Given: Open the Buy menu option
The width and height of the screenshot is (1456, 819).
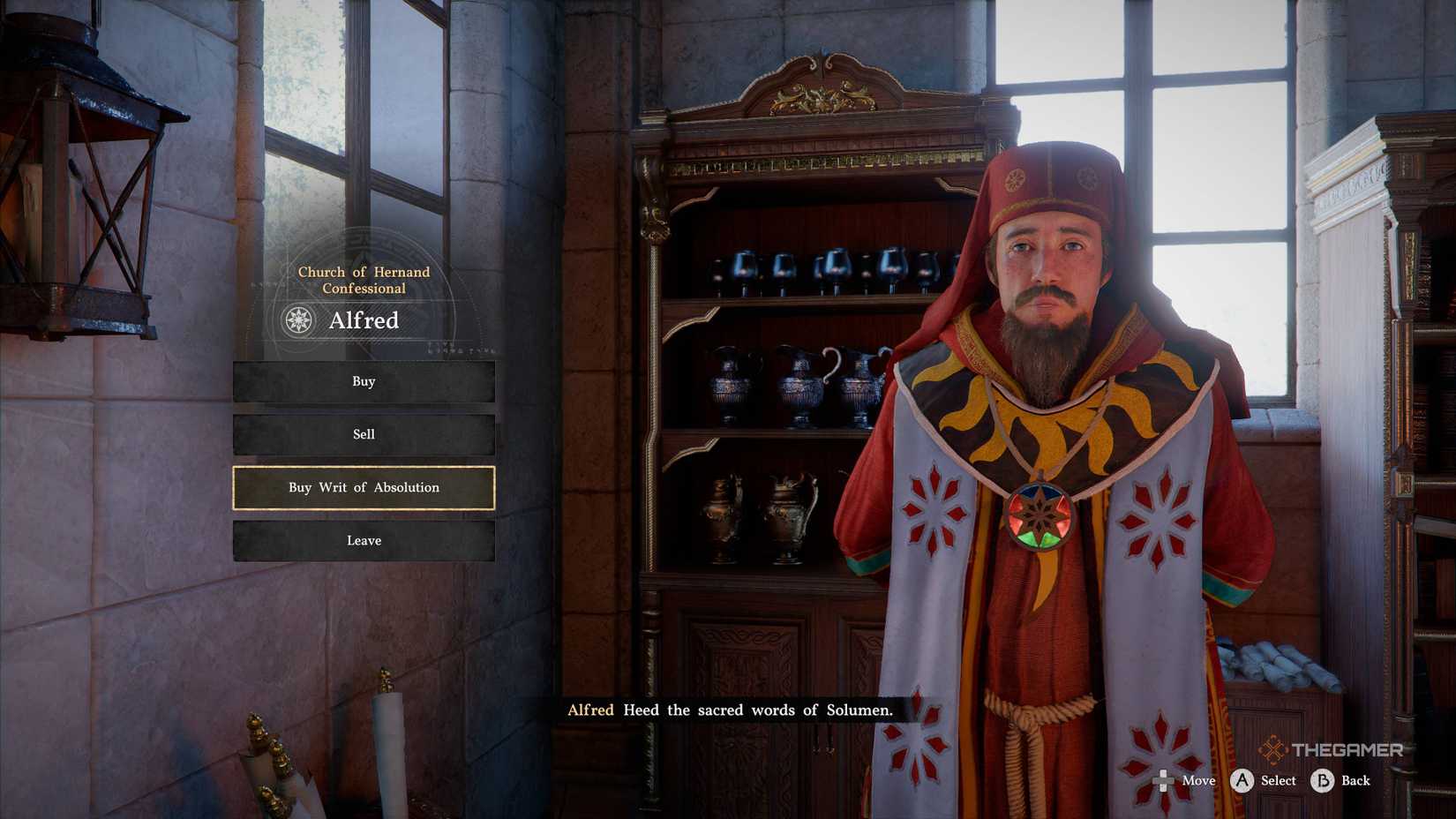Looking at the screenshot, I should [363, 381].
